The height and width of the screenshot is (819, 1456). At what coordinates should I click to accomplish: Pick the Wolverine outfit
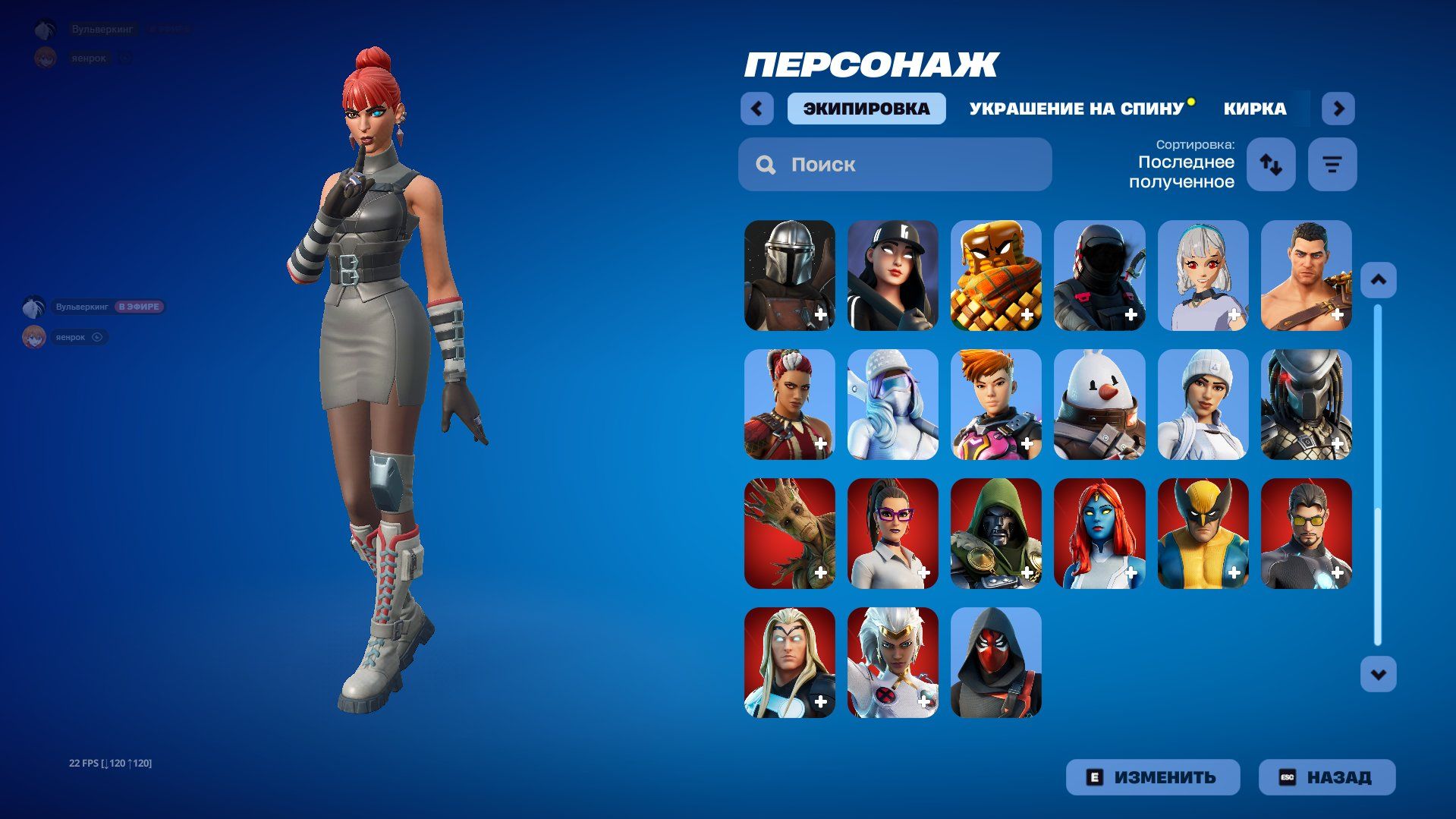(x=1203, y=533)
